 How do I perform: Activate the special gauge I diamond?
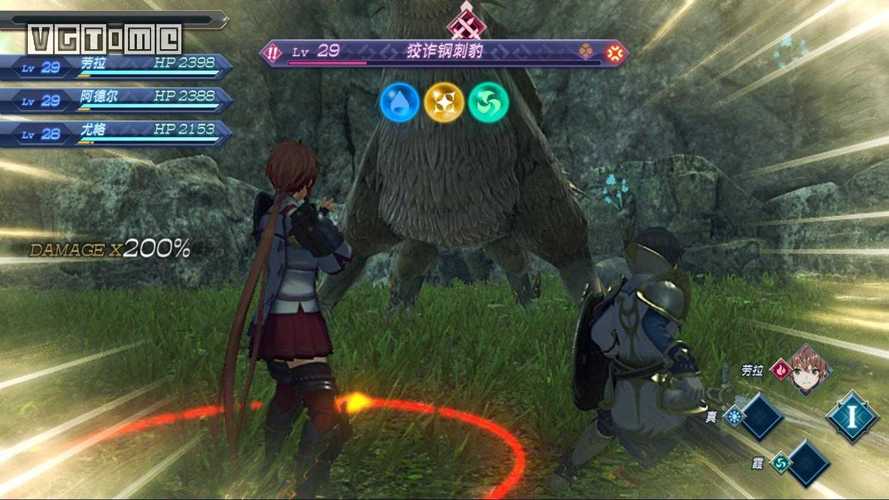tap(852, 415)
